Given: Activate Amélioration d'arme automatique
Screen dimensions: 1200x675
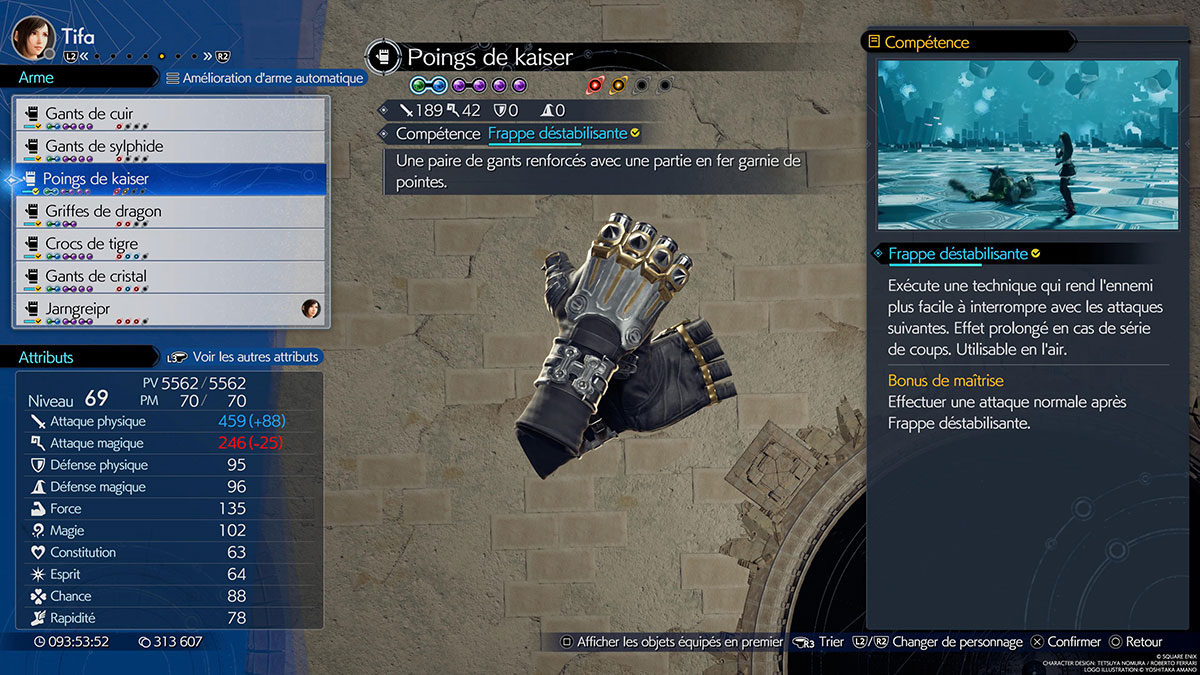Looking at the screenshot, I should point(264,78).
